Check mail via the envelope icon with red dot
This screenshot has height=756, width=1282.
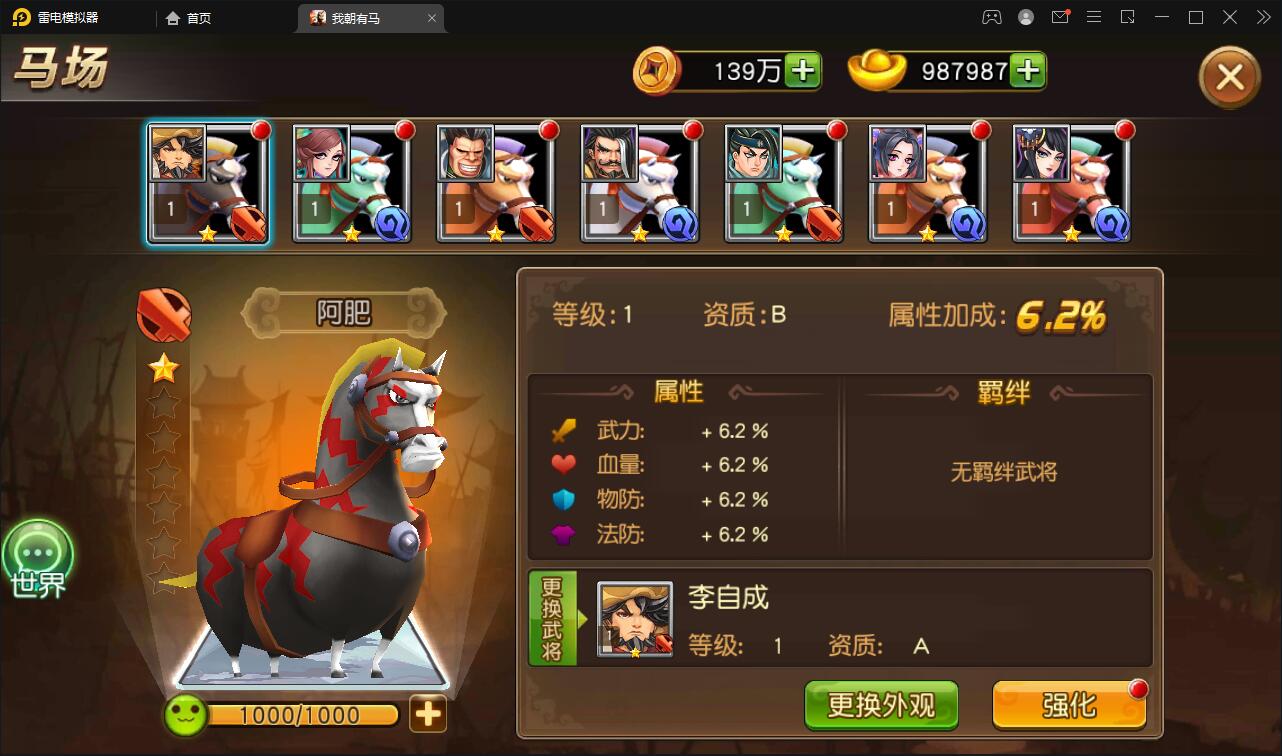tap(1060, 17)
